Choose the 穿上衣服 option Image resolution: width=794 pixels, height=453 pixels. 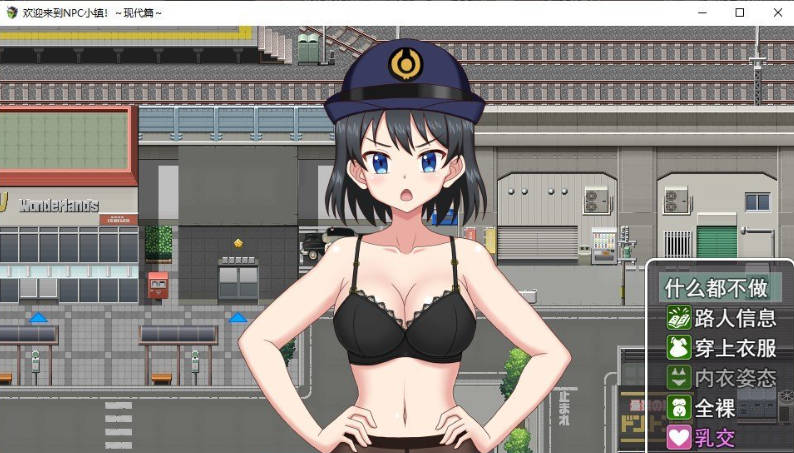click(722, 348)
